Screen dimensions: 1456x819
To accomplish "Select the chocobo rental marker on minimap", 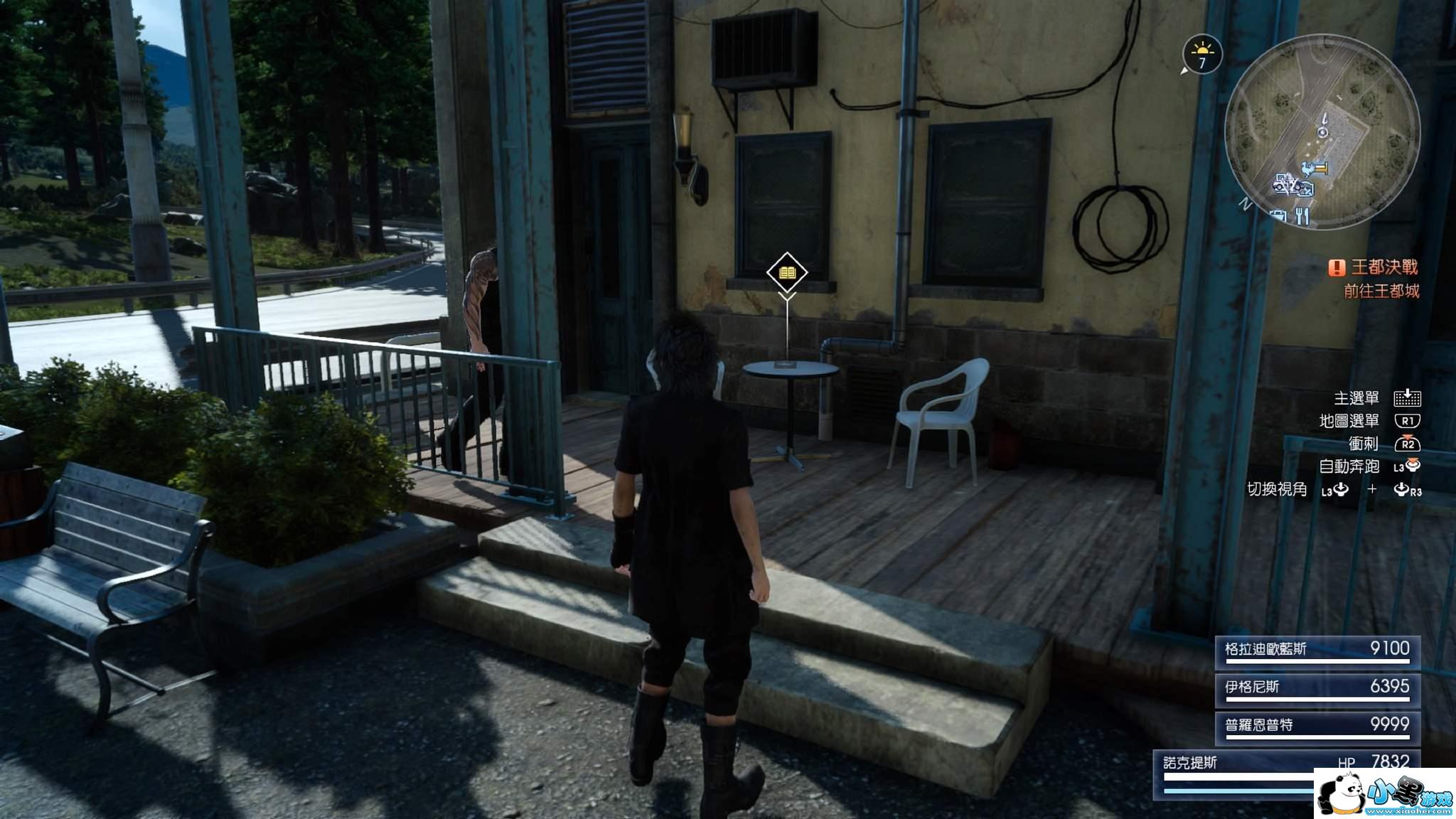I will click(x=1309, y=168).
